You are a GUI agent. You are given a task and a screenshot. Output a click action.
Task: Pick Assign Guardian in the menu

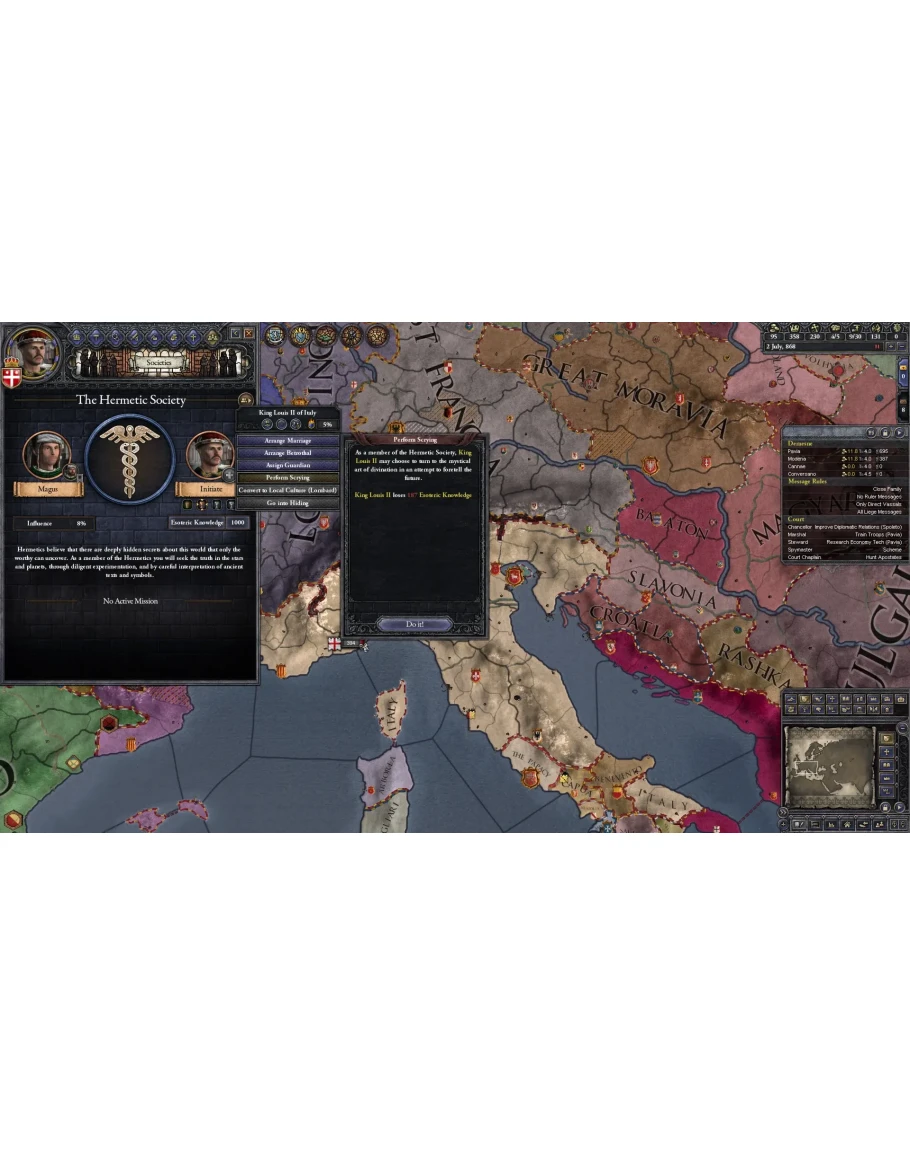click(x=287, y=466)
